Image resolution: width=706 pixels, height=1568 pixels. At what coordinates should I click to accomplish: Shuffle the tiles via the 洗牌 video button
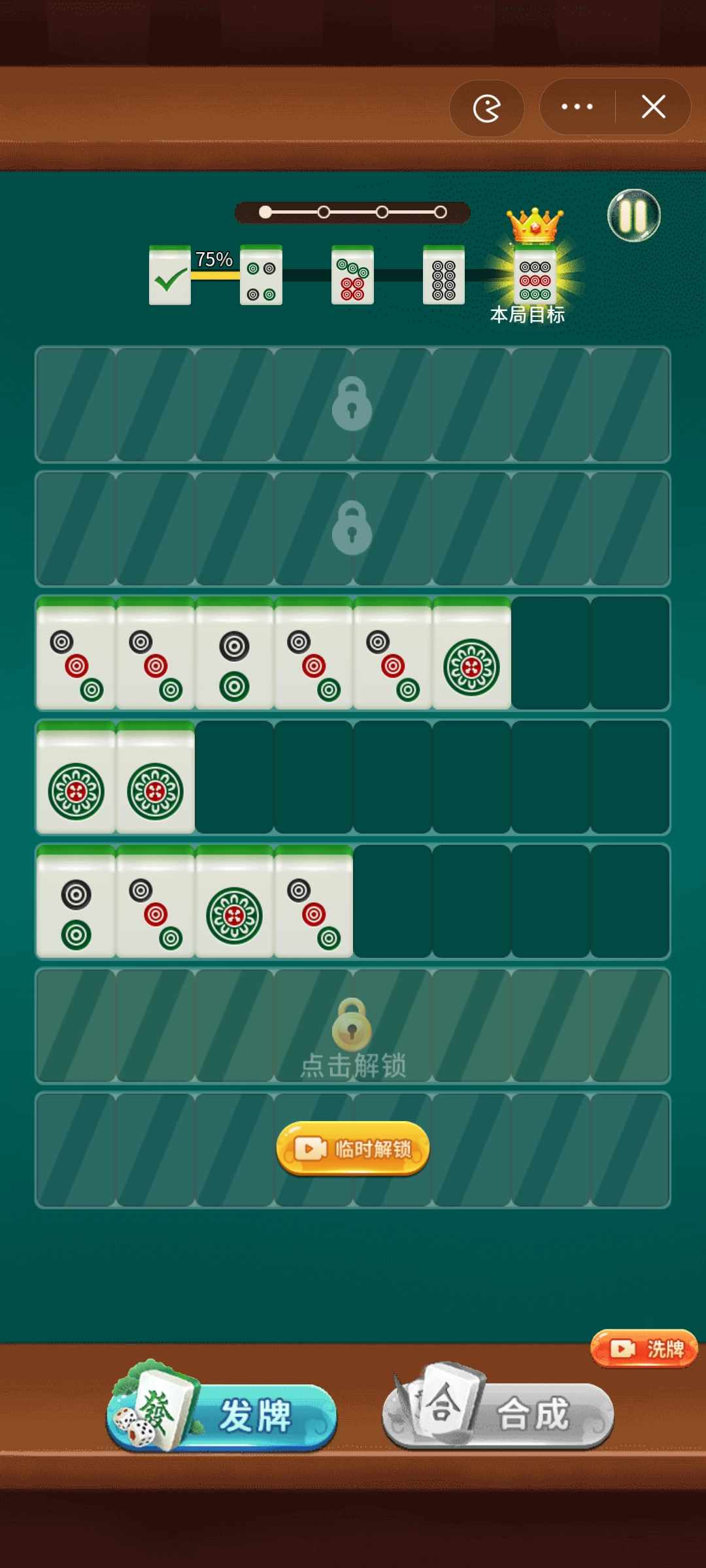644,1348
